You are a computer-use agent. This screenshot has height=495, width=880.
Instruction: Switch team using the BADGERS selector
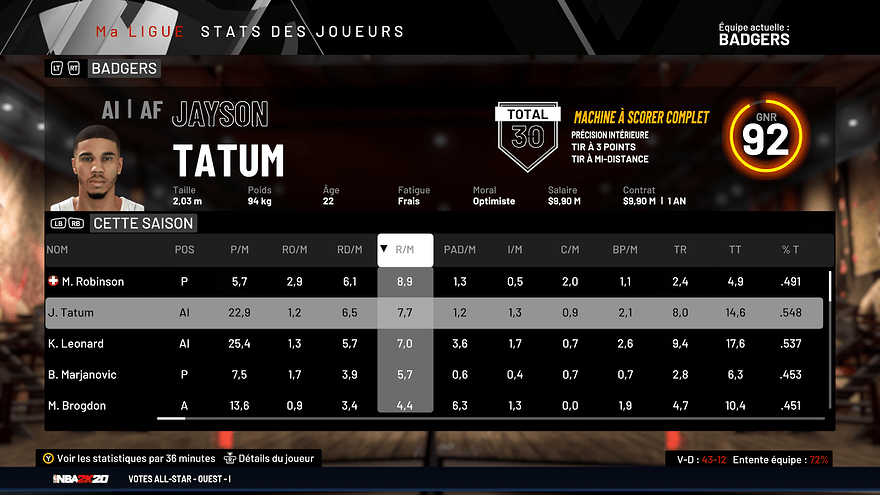pyautogui.click(x=123, y=69)
